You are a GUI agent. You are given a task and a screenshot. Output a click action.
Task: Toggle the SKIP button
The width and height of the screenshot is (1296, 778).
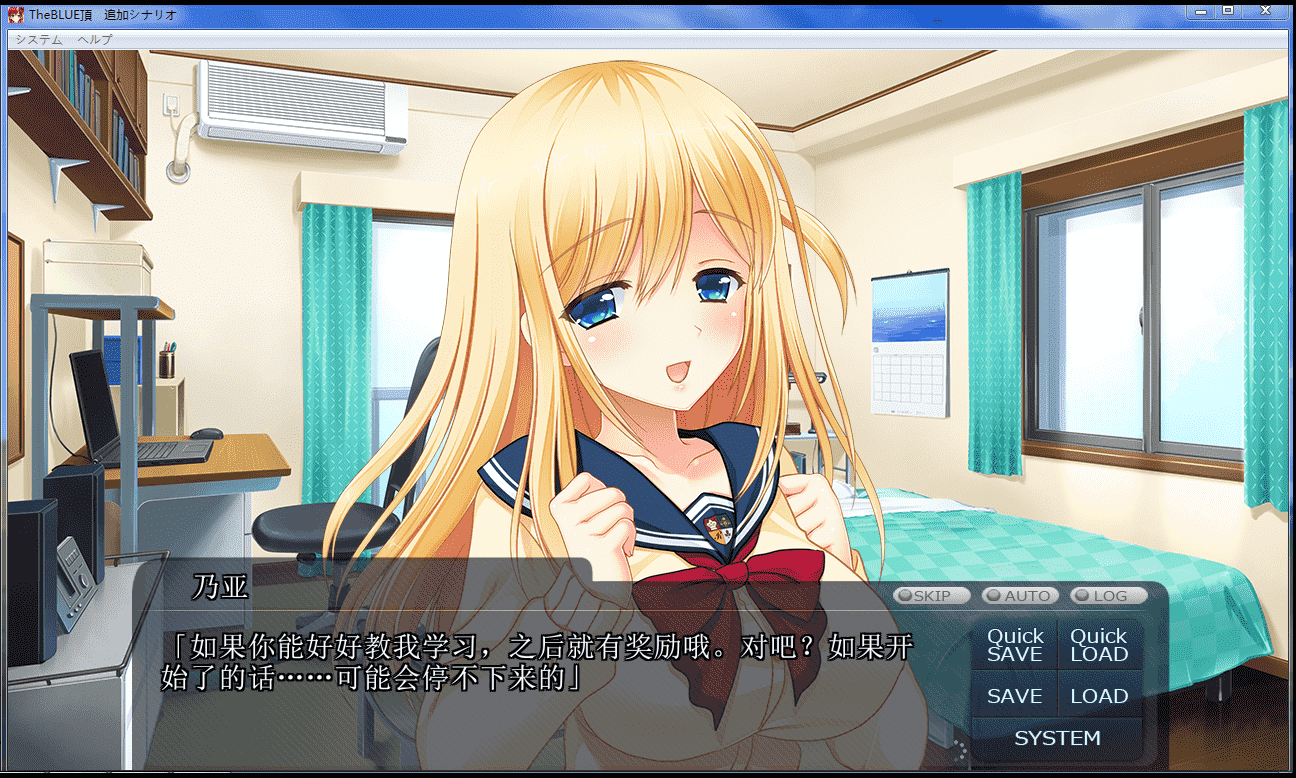tap(932, 596)
